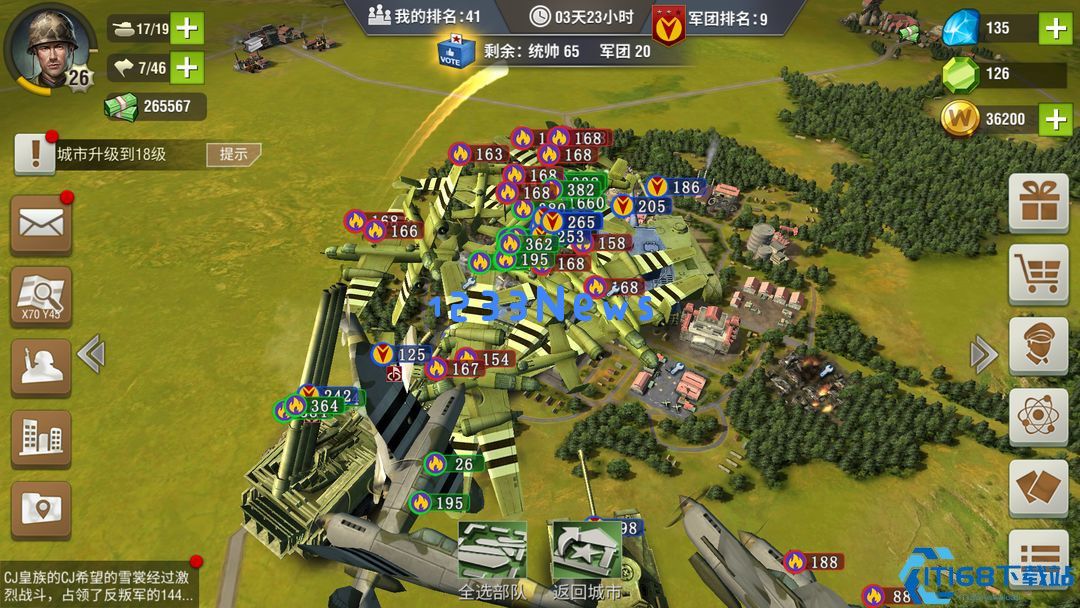Select all troops with 全选部队

point(492,562)
